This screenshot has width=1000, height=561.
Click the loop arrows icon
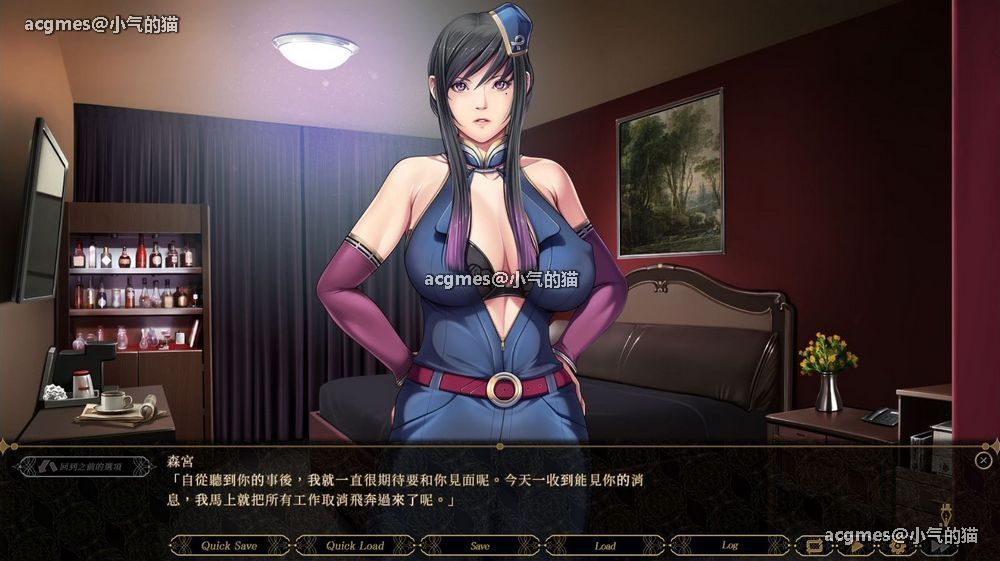pyautogui.click(x=814, y=546)
